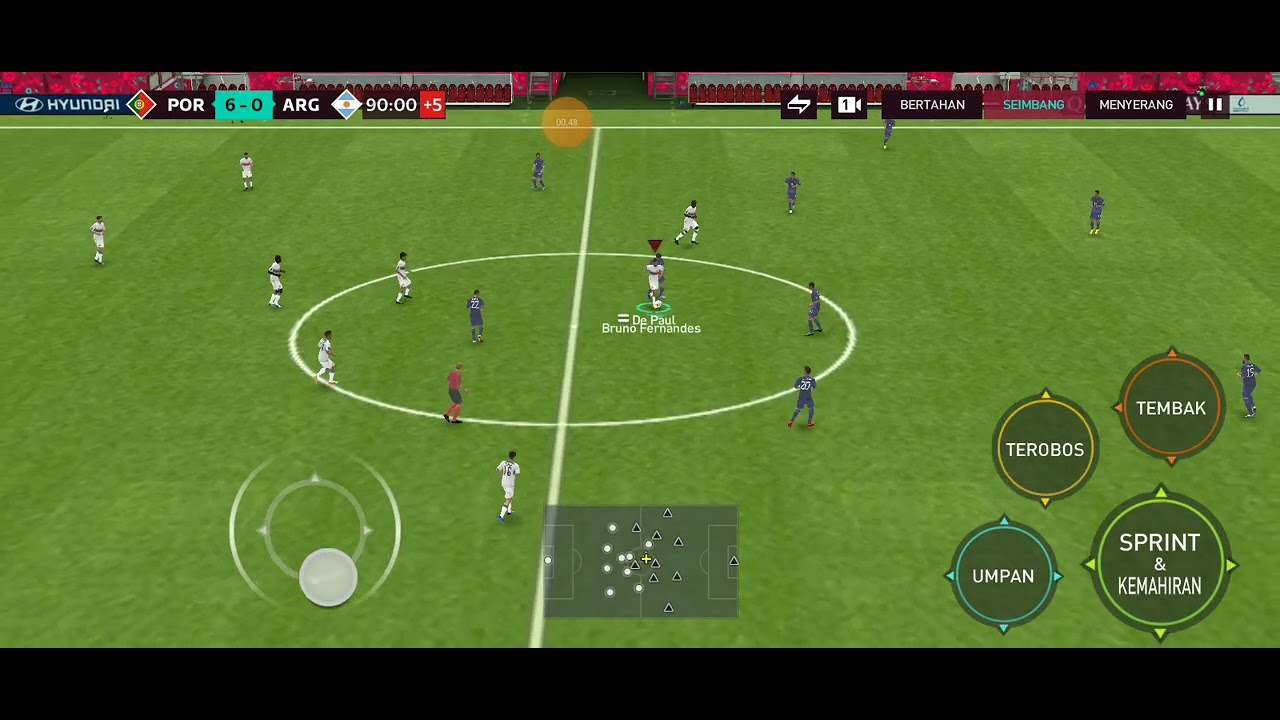Activate Sprint & Kemahiran button
Viewport: 1280px width, 720px height.
[1159, 564]
